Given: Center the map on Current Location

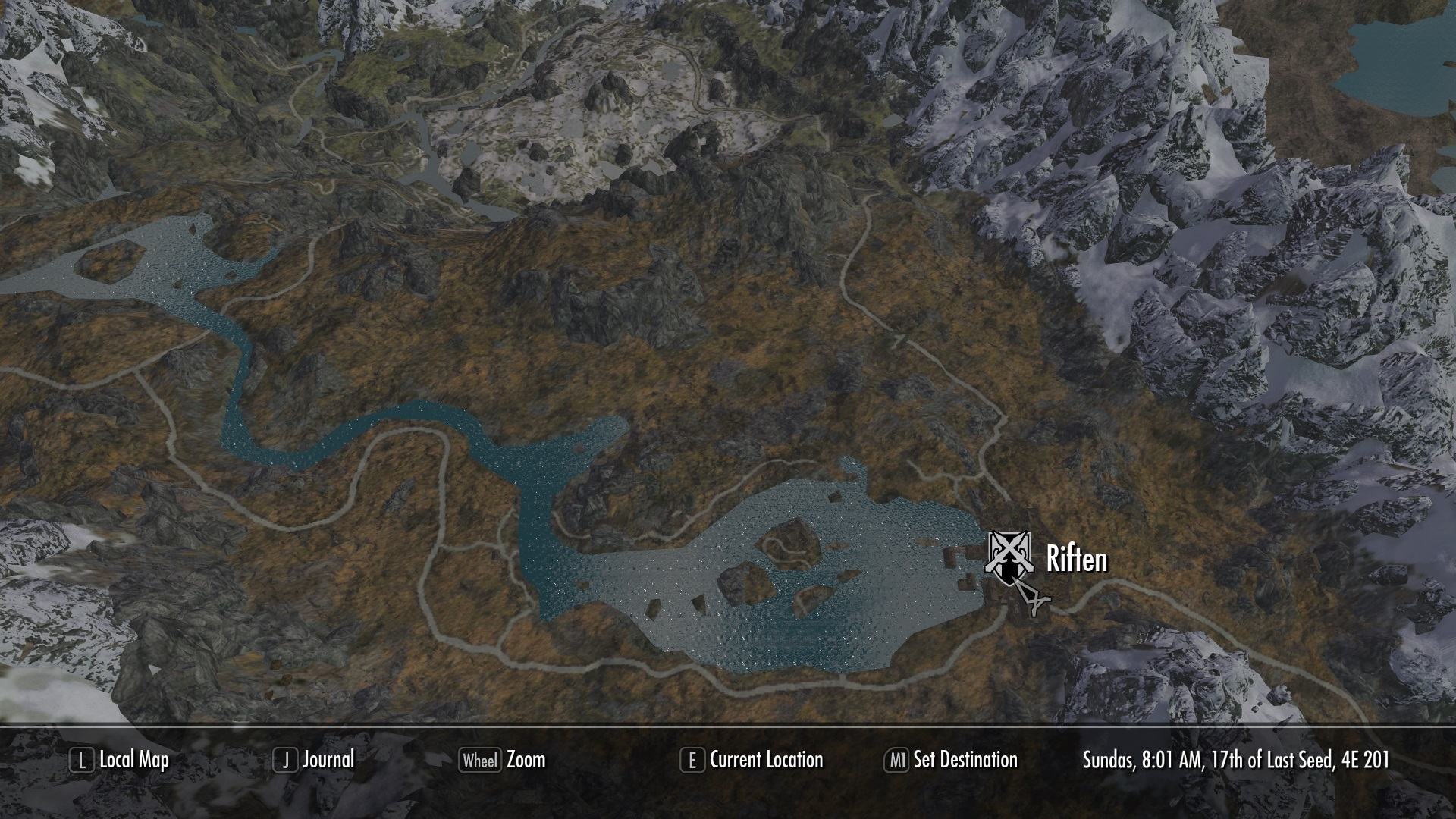Looking at the screenshot, I should (x=752, y=760).
